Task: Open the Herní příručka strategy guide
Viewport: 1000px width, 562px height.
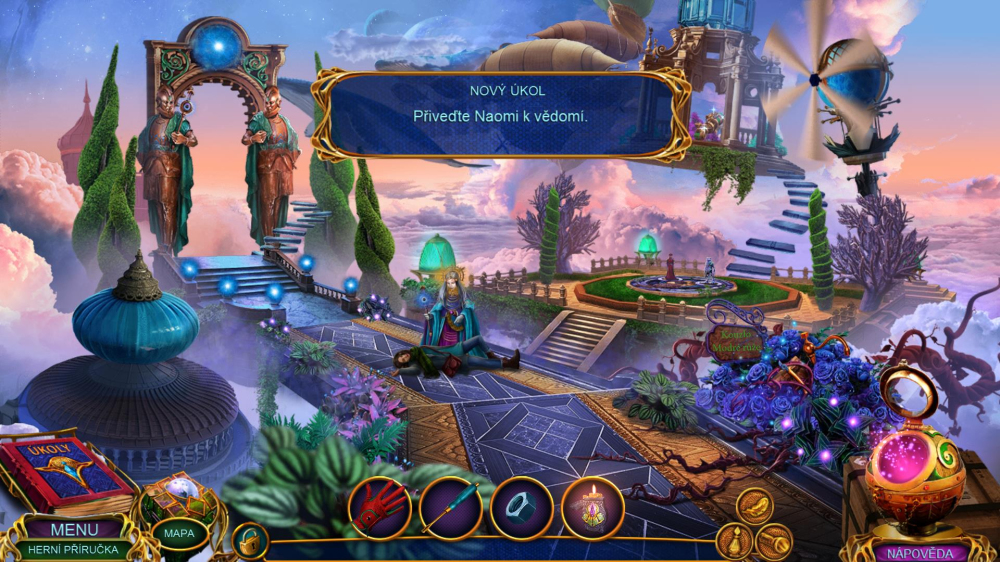Action: [74, 549]
